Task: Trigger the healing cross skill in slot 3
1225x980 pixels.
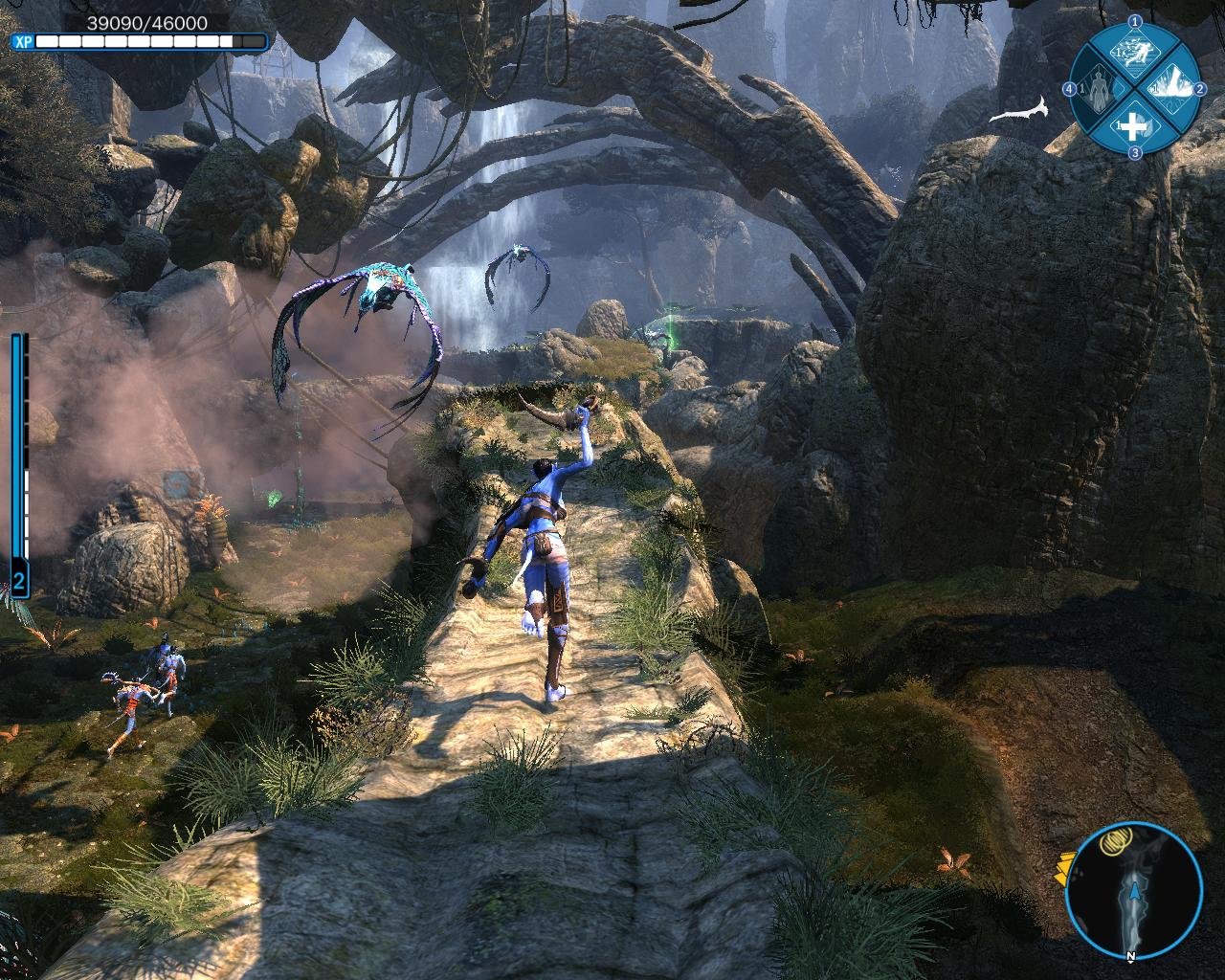Action: pyautogui.click(x=1134, y=125)
